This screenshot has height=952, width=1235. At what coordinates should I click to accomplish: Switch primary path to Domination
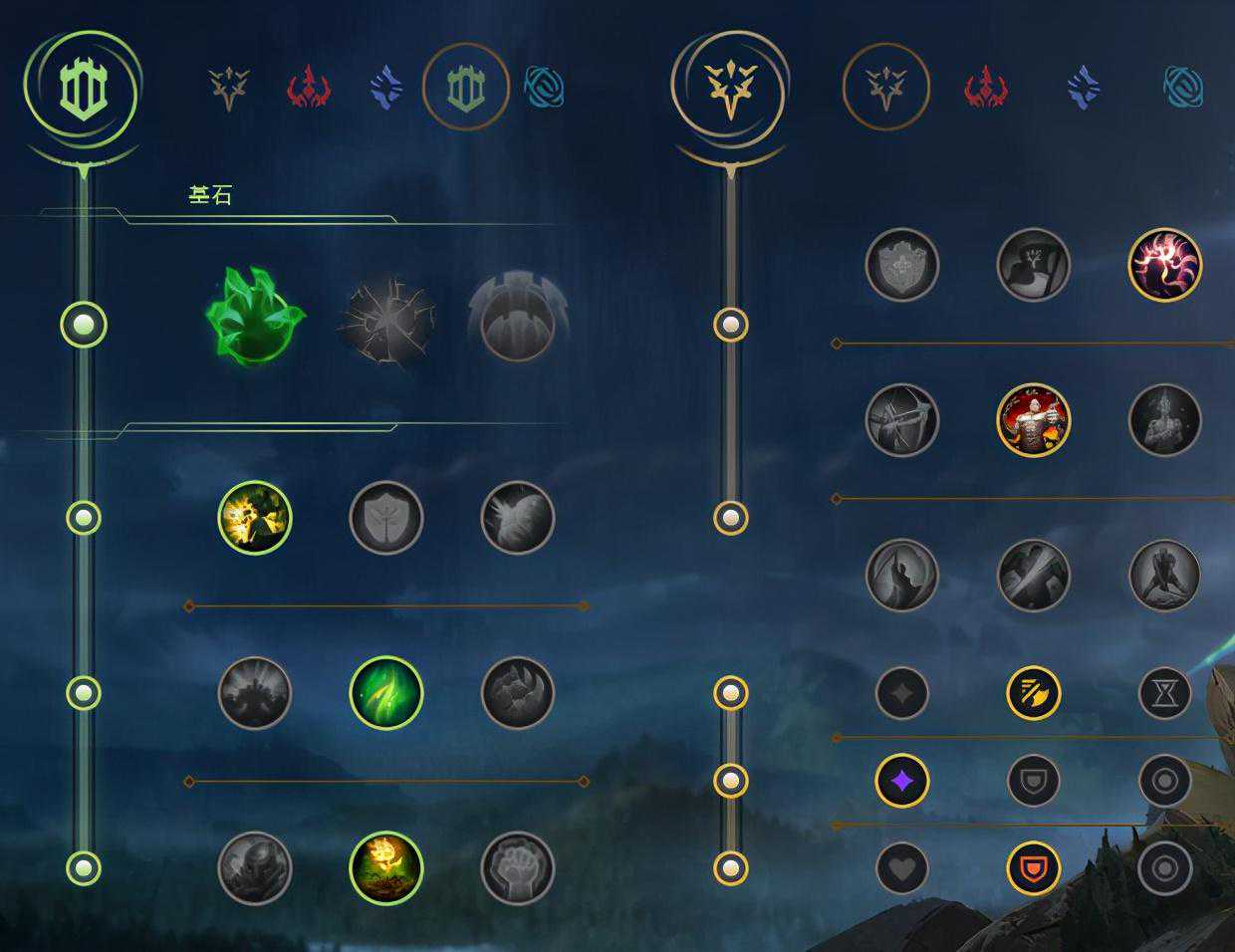tap(309, 89)
